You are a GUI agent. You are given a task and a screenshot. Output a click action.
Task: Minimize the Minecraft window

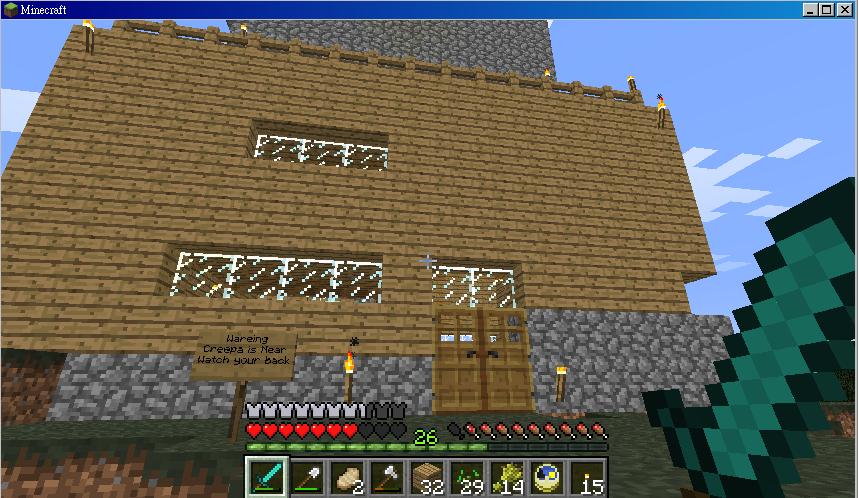pos(811,10)
